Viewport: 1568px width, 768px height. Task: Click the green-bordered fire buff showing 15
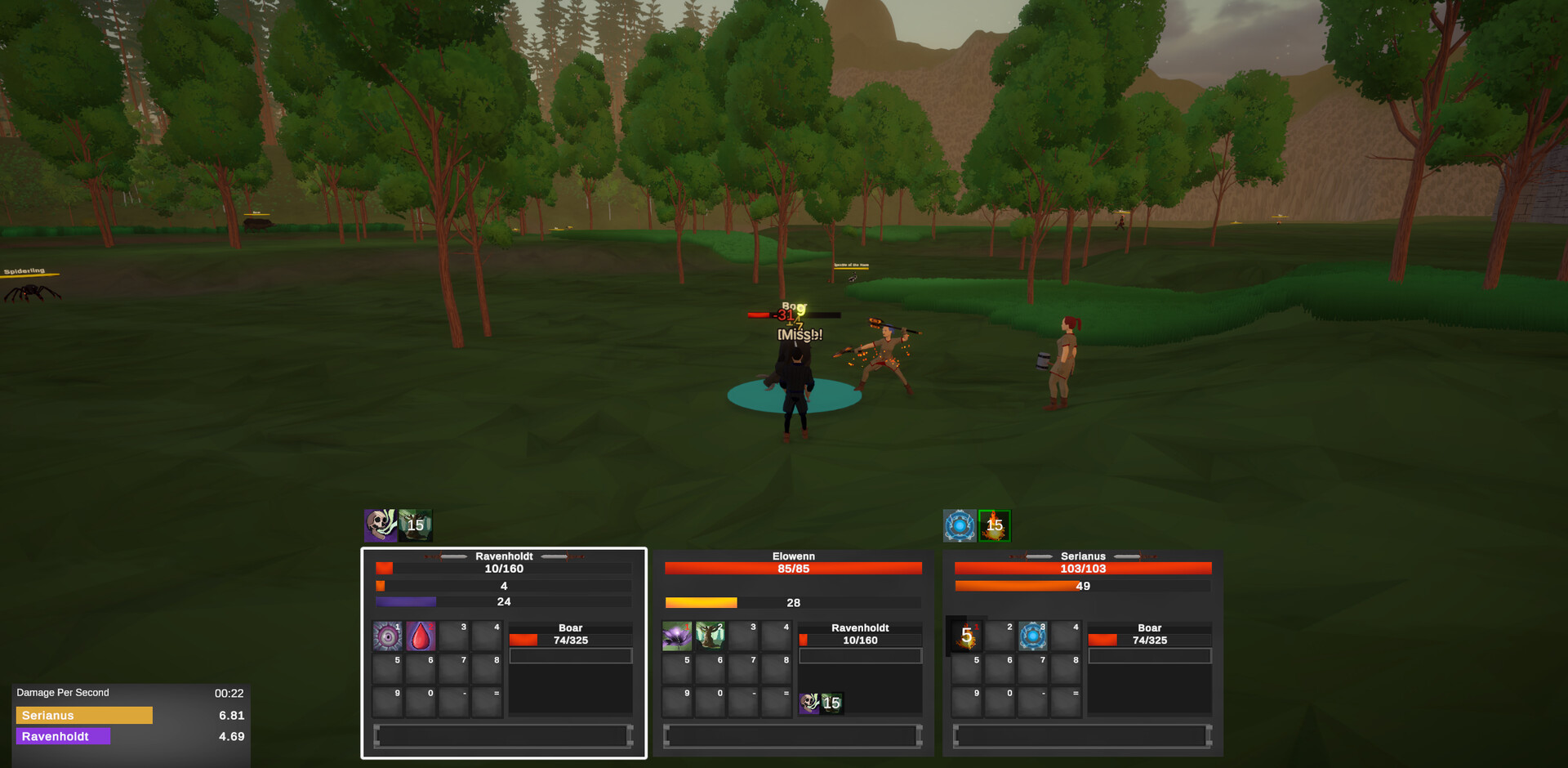pos(994,525)
